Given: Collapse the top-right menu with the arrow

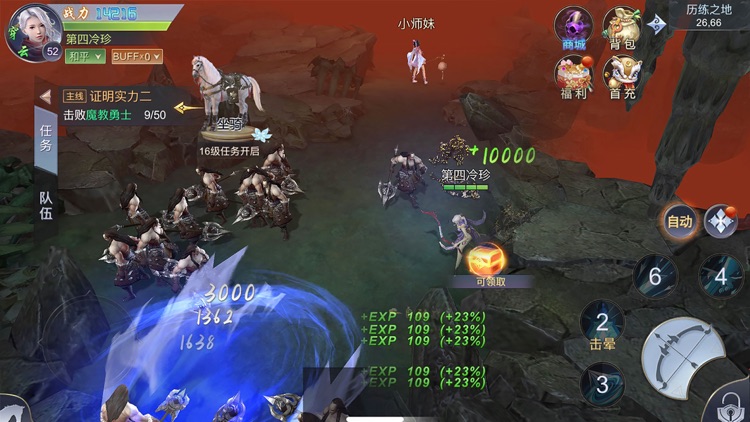Looking at the screenshot, I should pos(657,24).
